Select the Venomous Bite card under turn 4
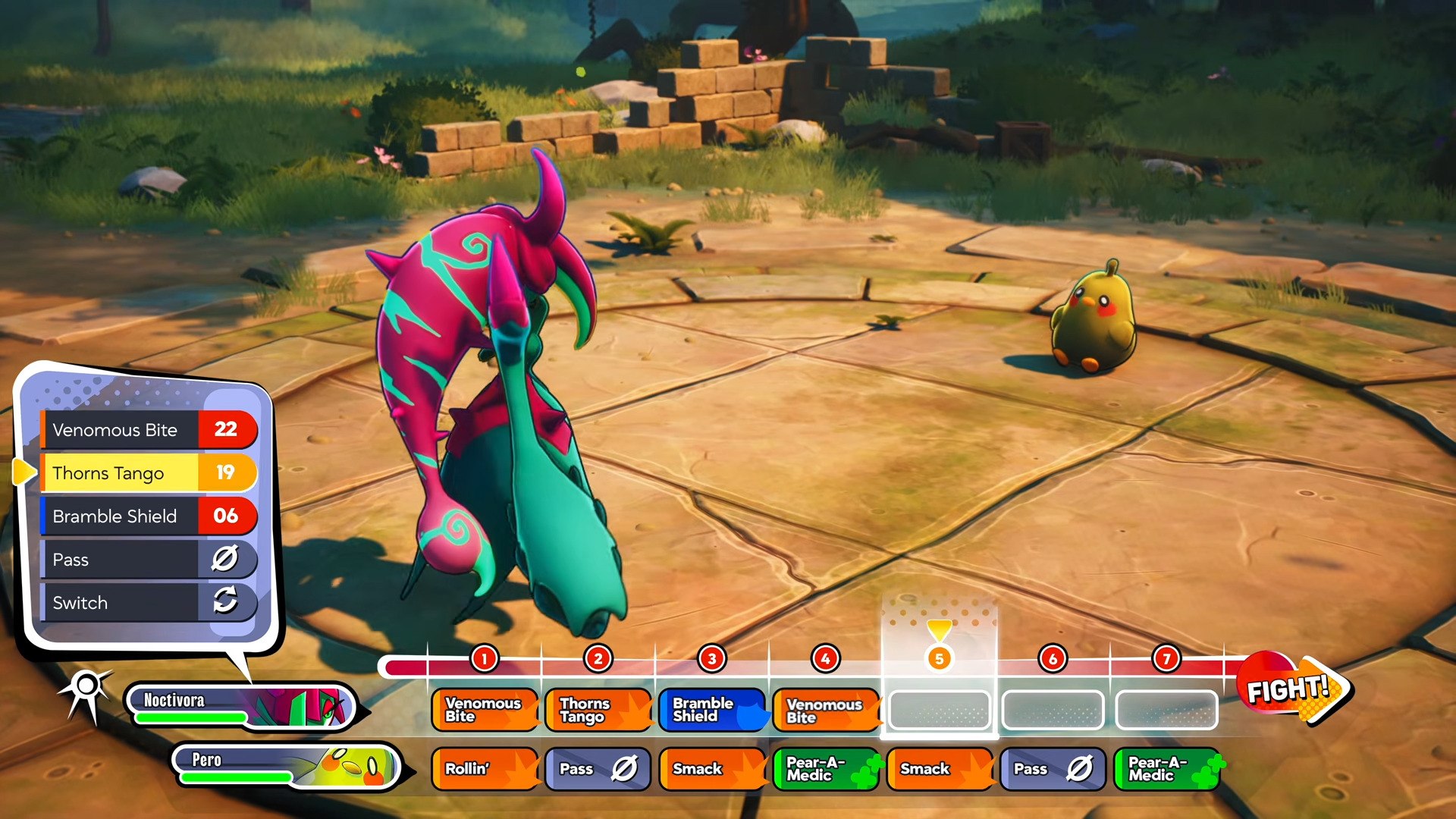 (x=825, y=711)
